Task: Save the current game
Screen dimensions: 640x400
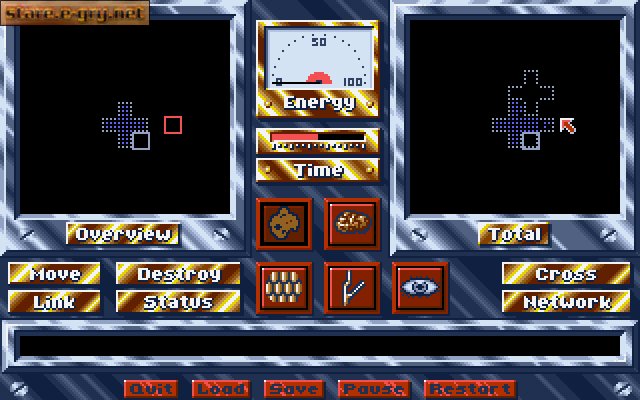Action: tap(294, 389)
